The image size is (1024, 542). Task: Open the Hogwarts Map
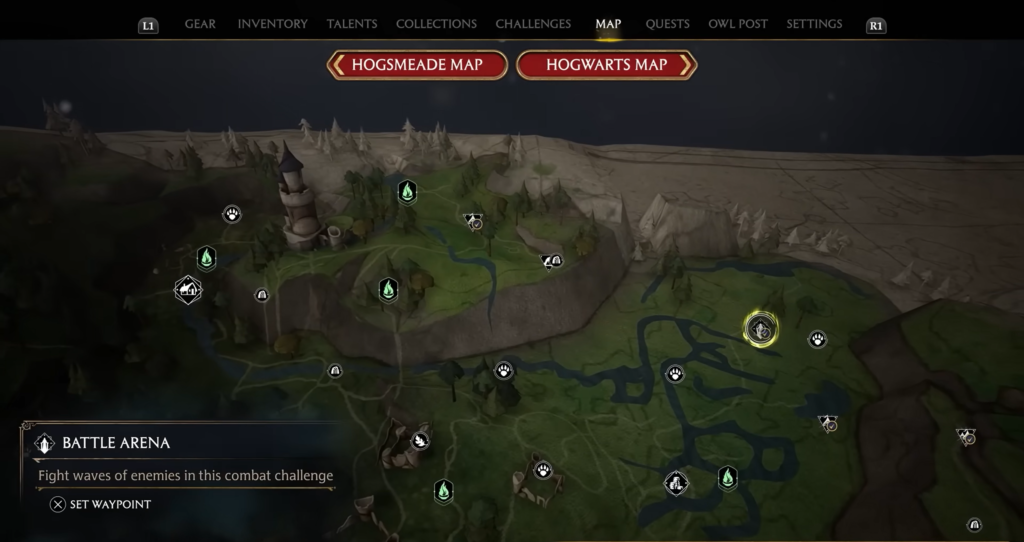[x=606, y=65]
